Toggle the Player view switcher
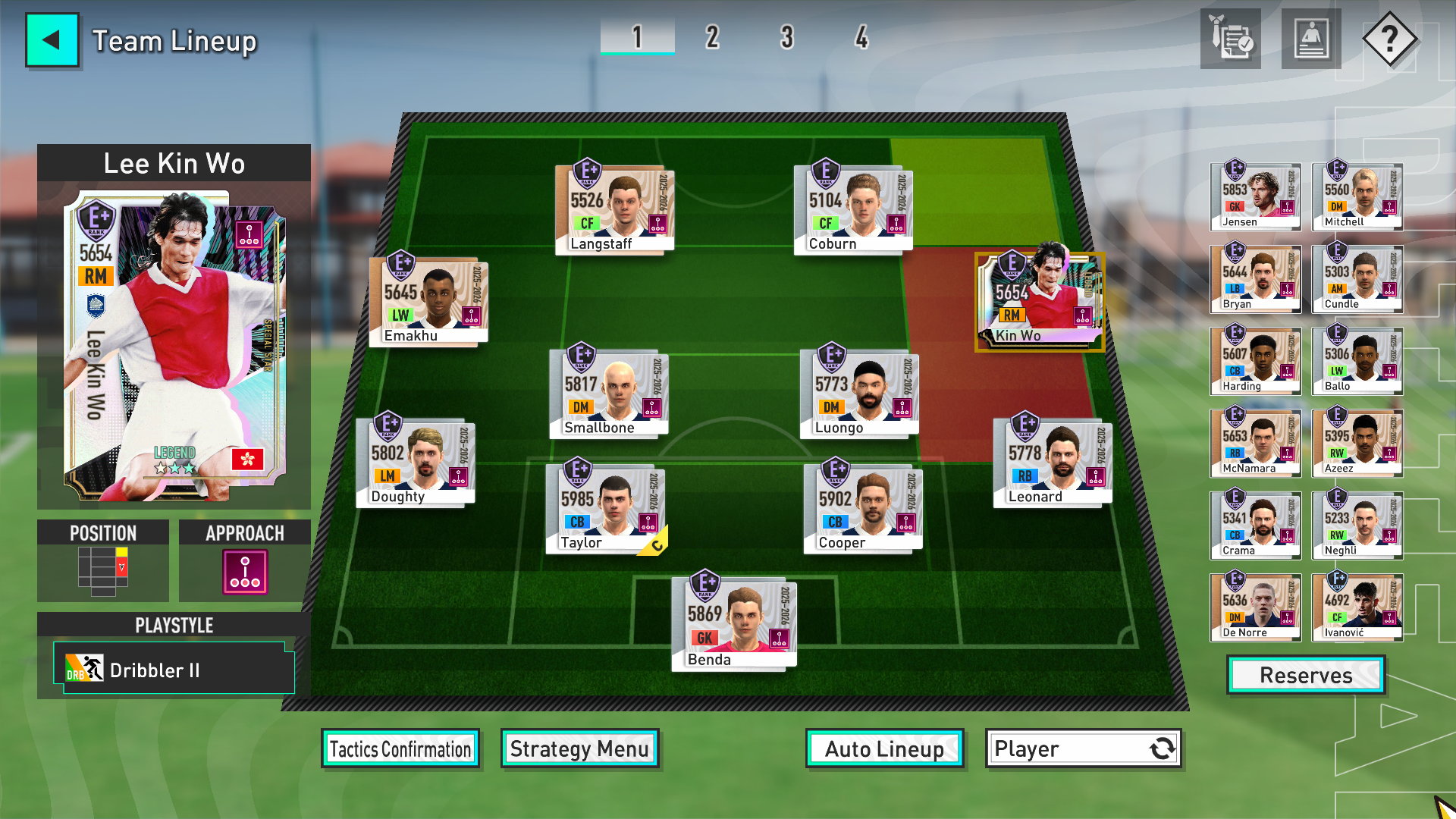The width and height of the screenshot is (1456, 819). 1083,749
